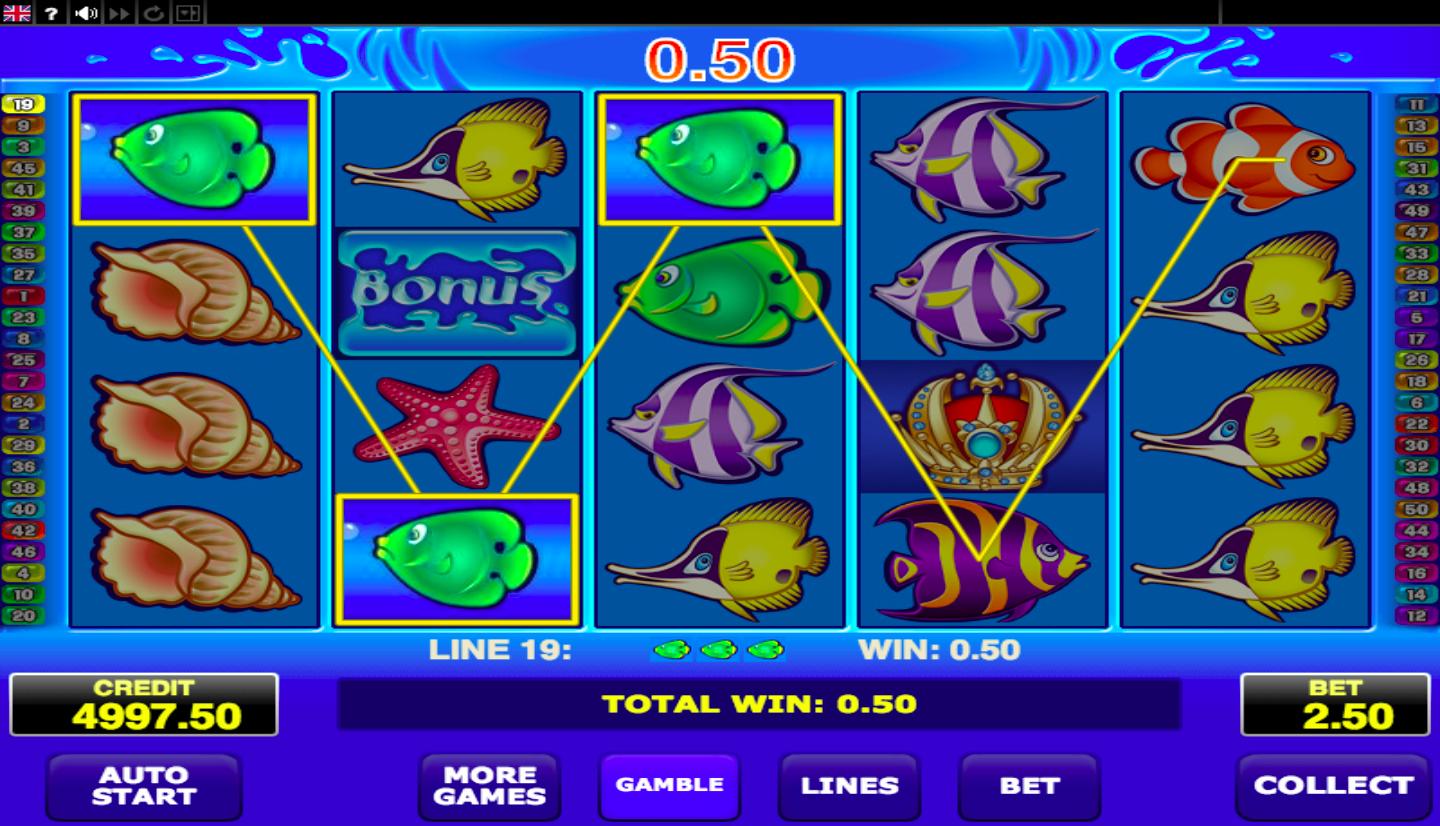Click the More Games button
The image size is (1440, 826).
489,786
